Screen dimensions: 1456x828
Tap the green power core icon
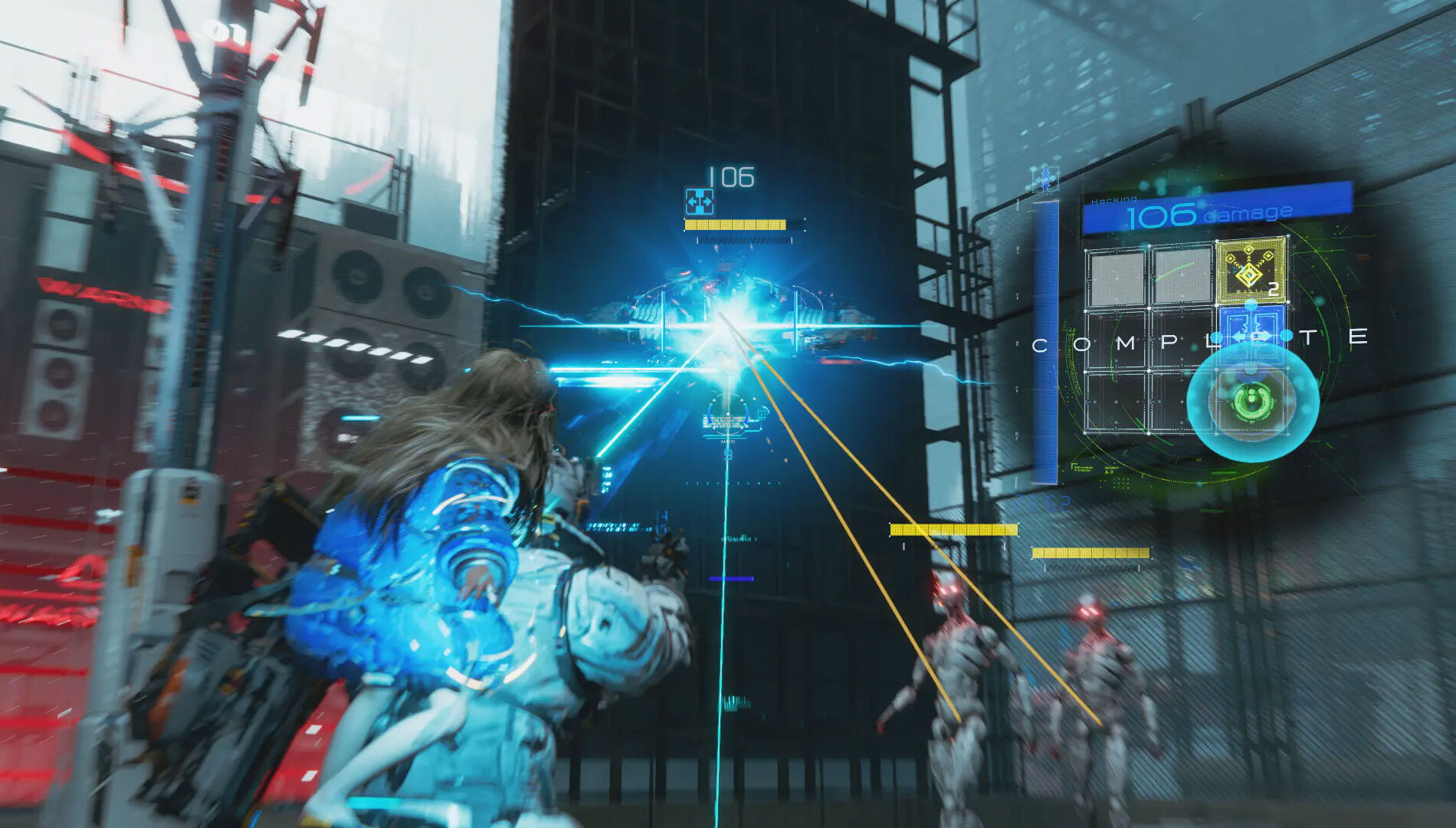coord(1251,403)
